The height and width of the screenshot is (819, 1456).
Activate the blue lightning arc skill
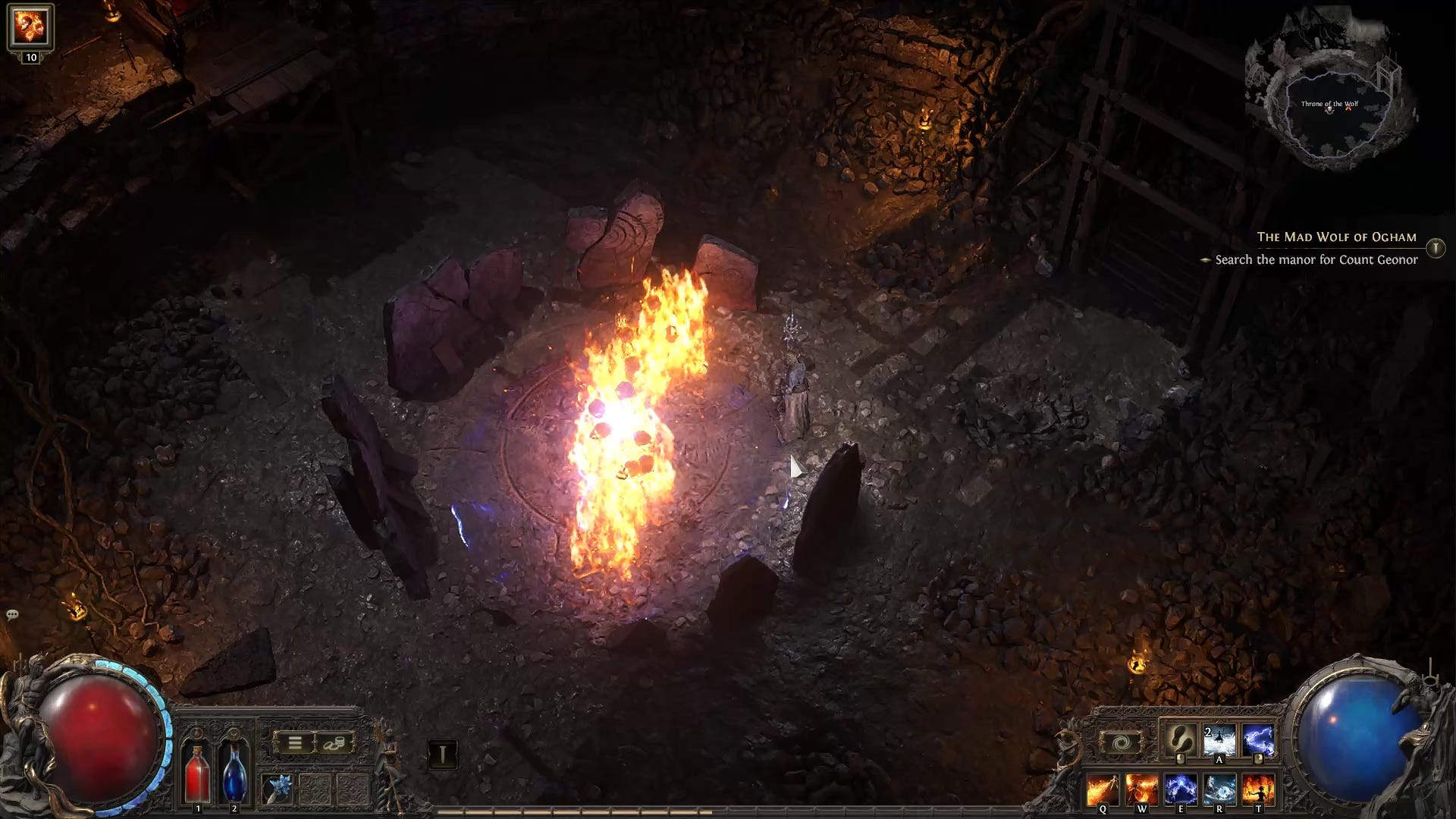(1258, 740)
